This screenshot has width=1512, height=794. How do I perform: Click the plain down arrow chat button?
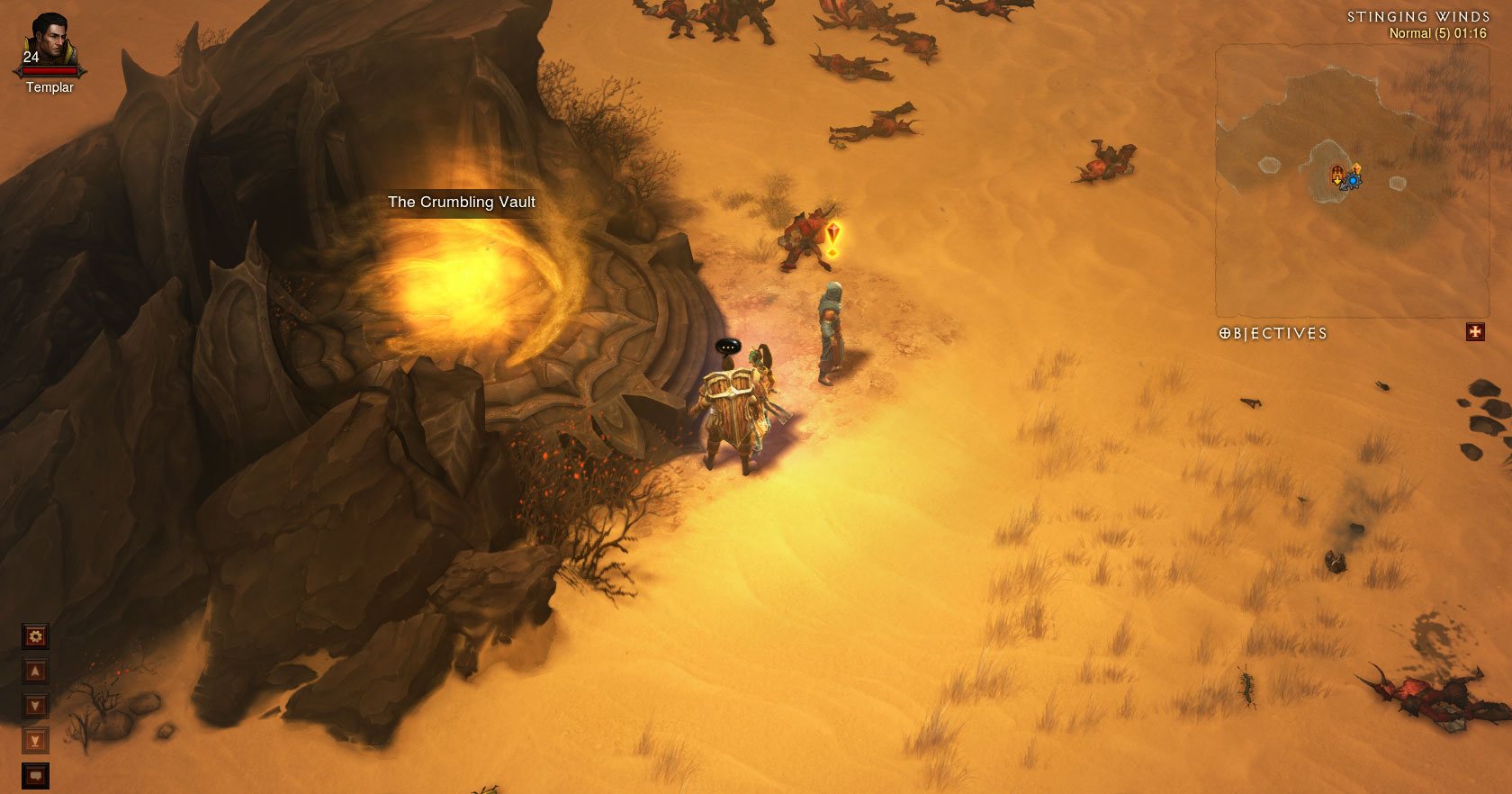pos(35,706)
